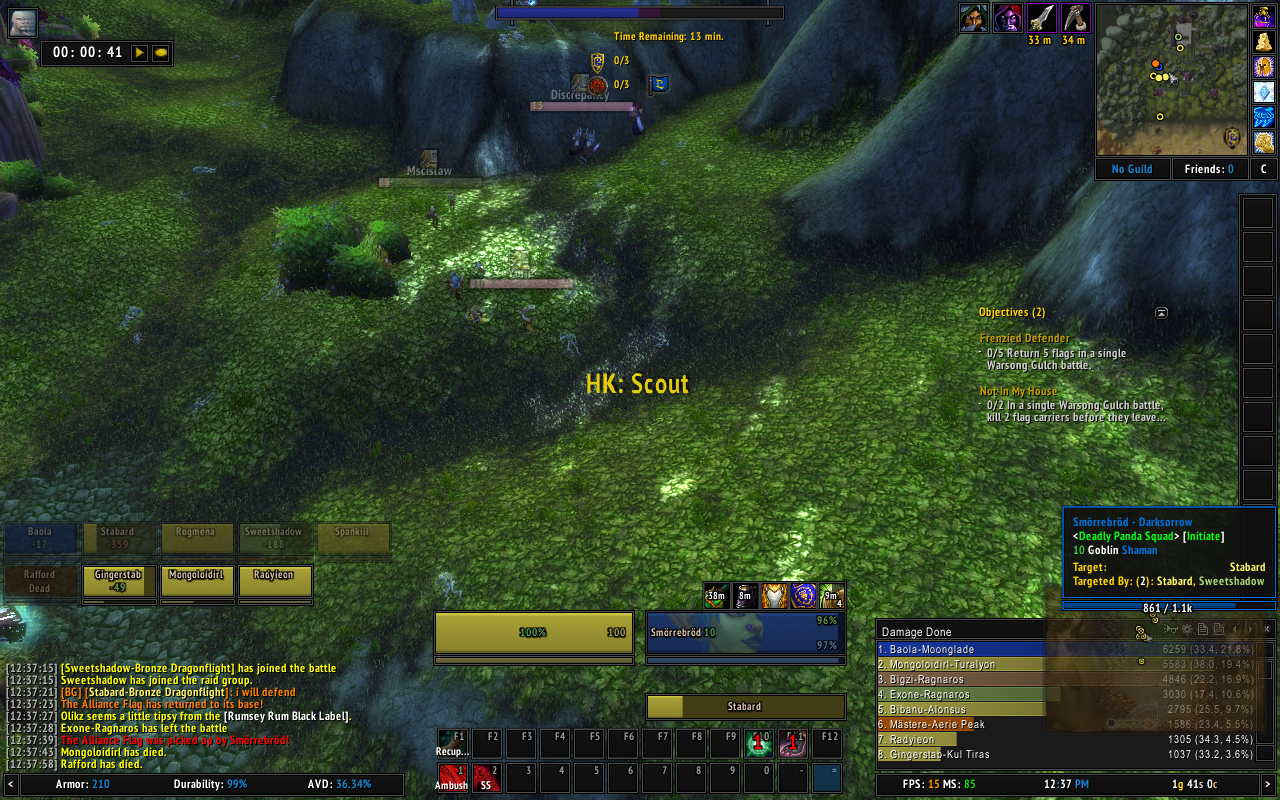Screen dimensions: 1280x800
Task: Target Mongoloidirl in the raid frames
Action: 197,581
